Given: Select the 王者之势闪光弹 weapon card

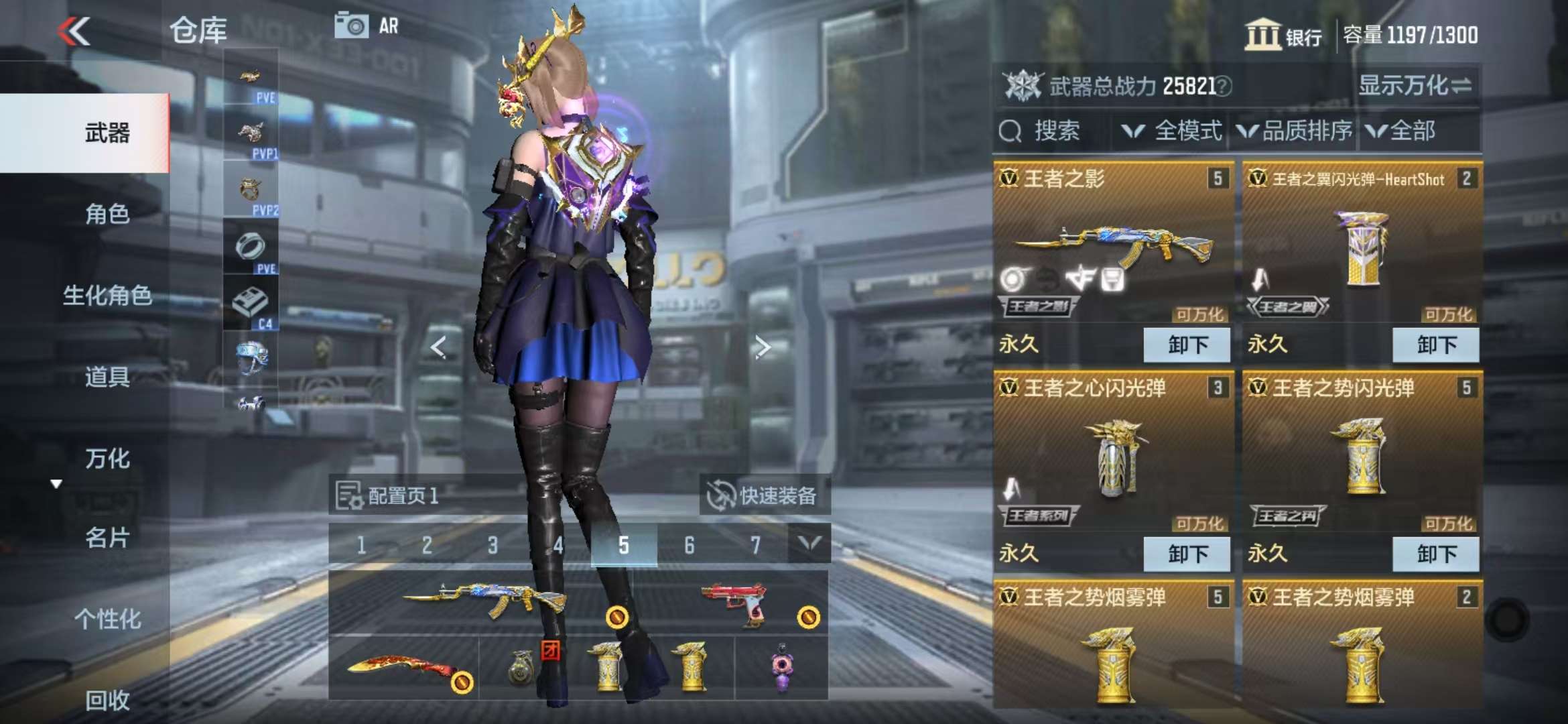Looking at the screenshot, I should coord(1362,456).
